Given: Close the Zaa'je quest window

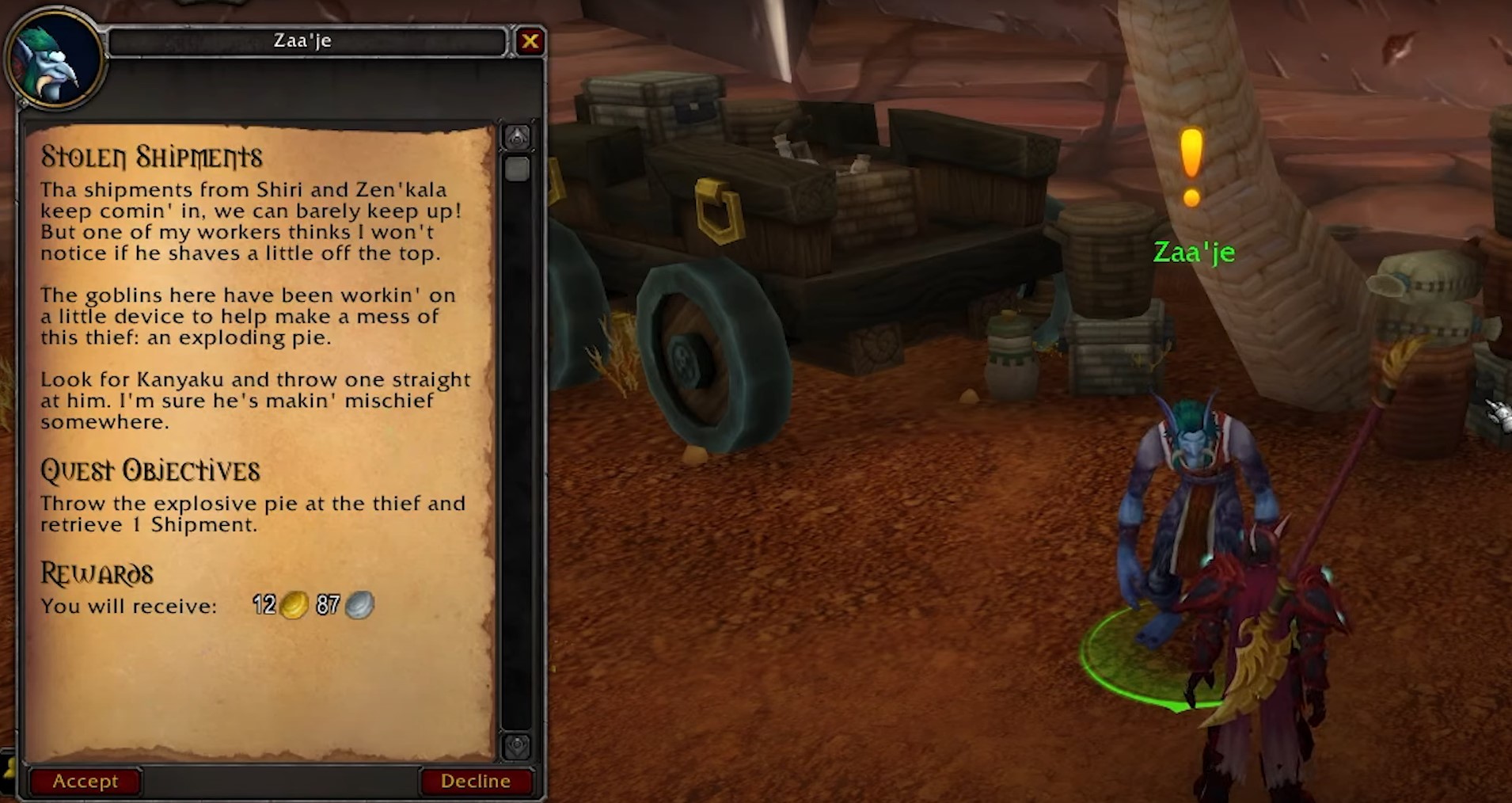Looking at the screenshot, I should [x=530, y=41].
